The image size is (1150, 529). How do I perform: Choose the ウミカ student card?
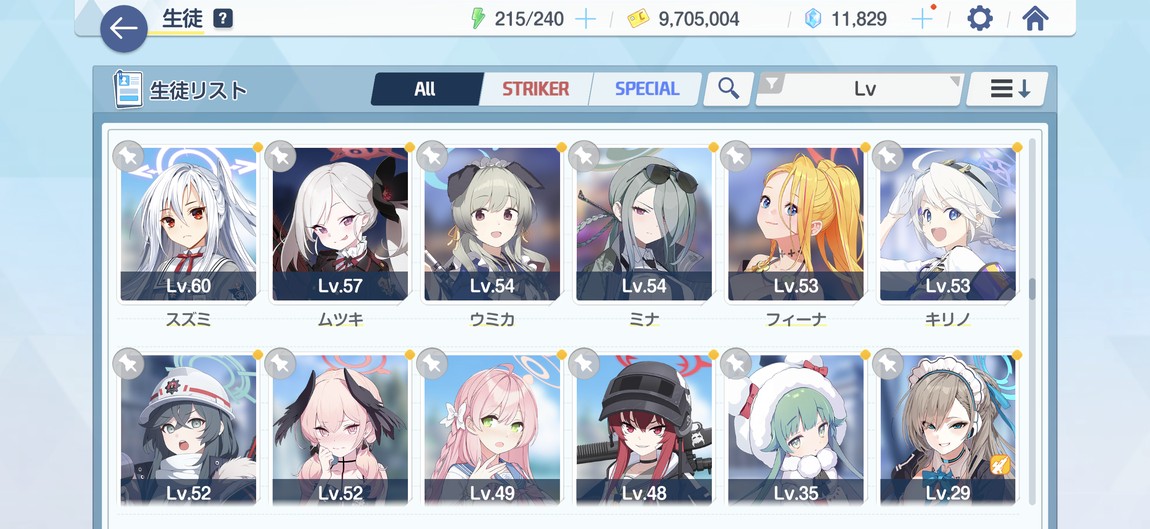click(x=492, y=225)
